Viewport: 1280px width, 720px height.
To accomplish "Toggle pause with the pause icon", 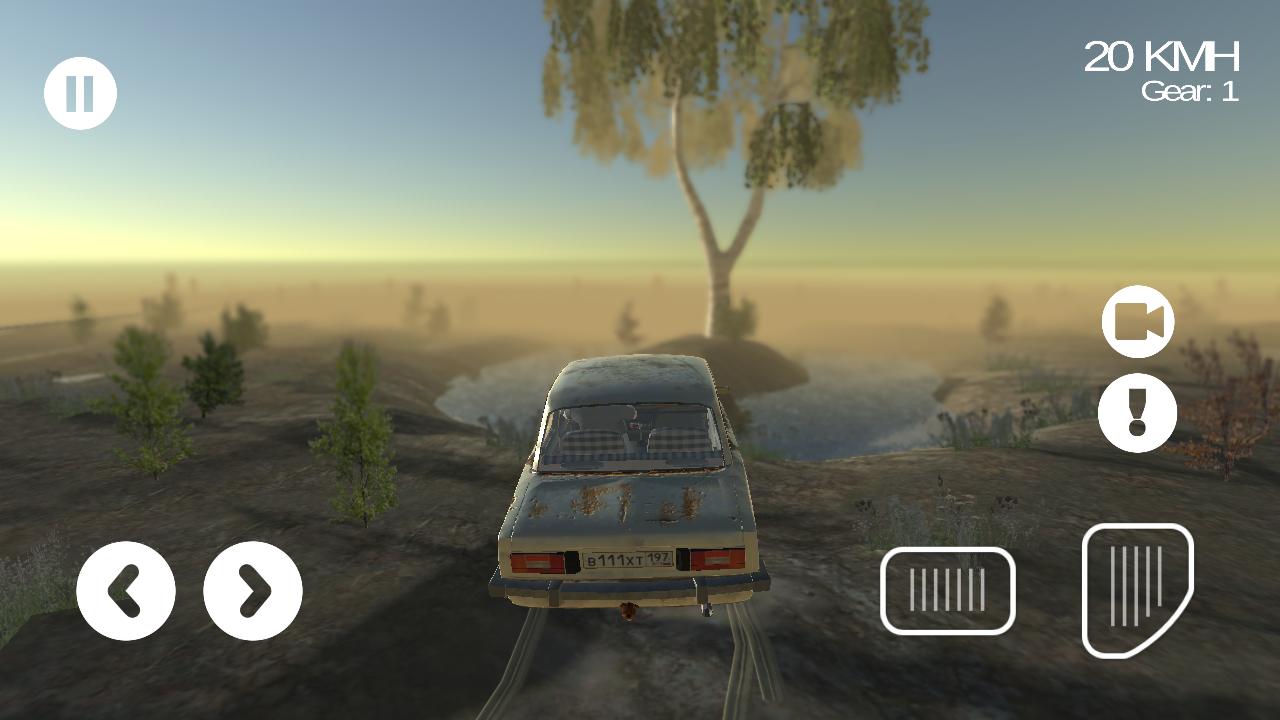I will coord(82,92).
